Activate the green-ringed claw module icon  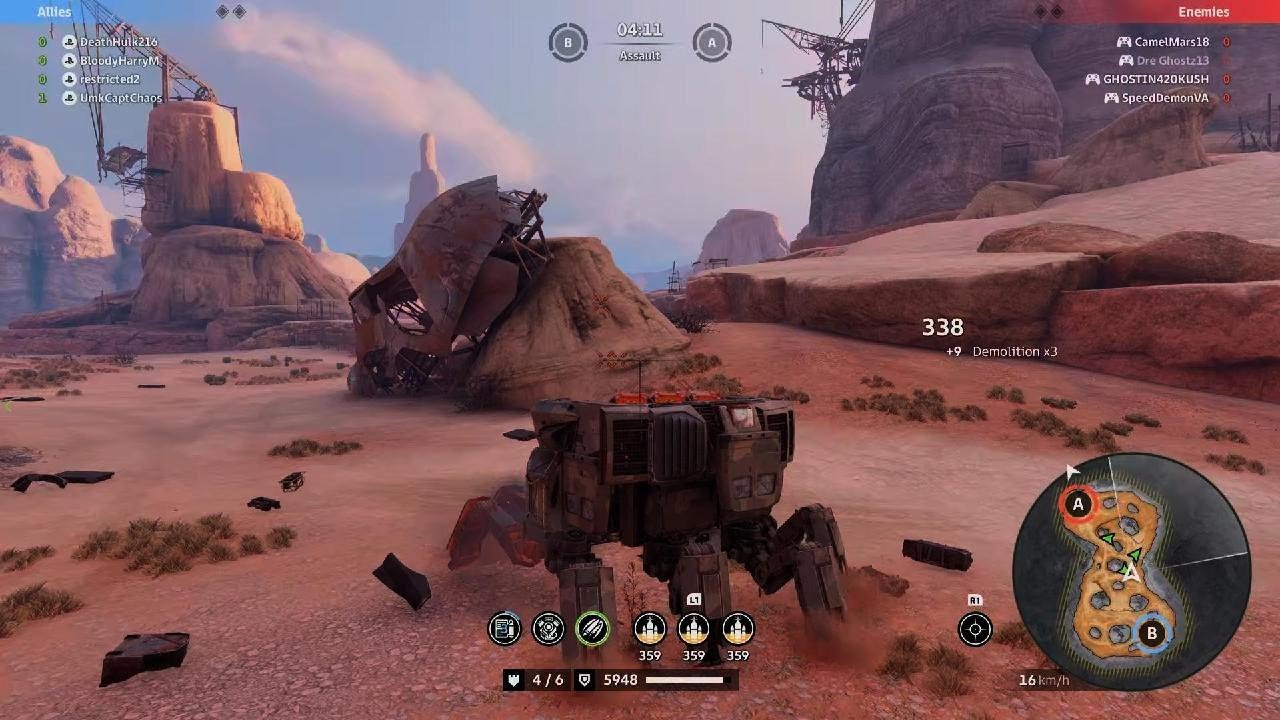[592, 629]
